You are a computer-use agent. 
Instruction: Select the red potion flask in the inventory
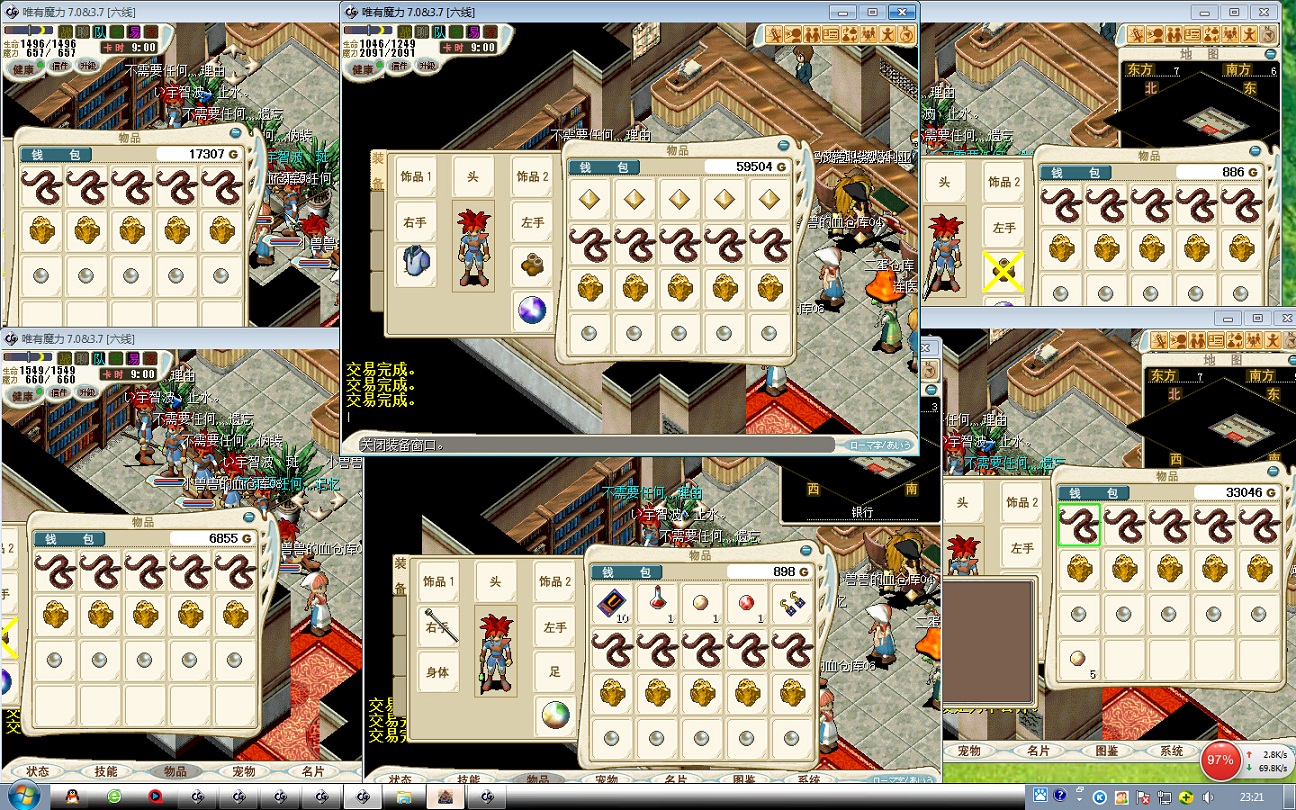click(x=658, y=603)
